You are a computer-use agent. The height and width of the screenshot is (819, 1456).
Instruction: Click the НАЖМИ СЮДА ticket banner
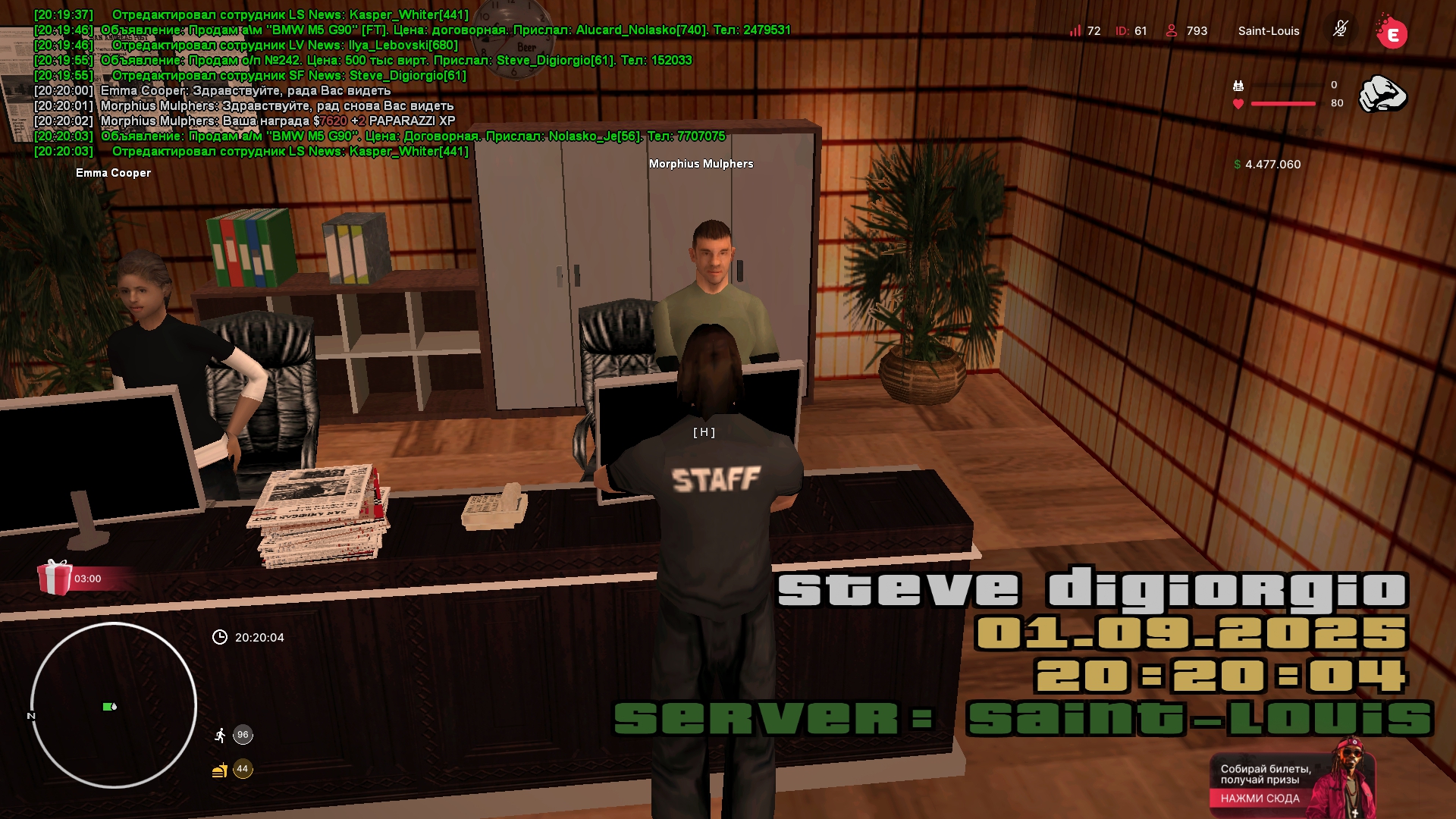pos(1260,798)
